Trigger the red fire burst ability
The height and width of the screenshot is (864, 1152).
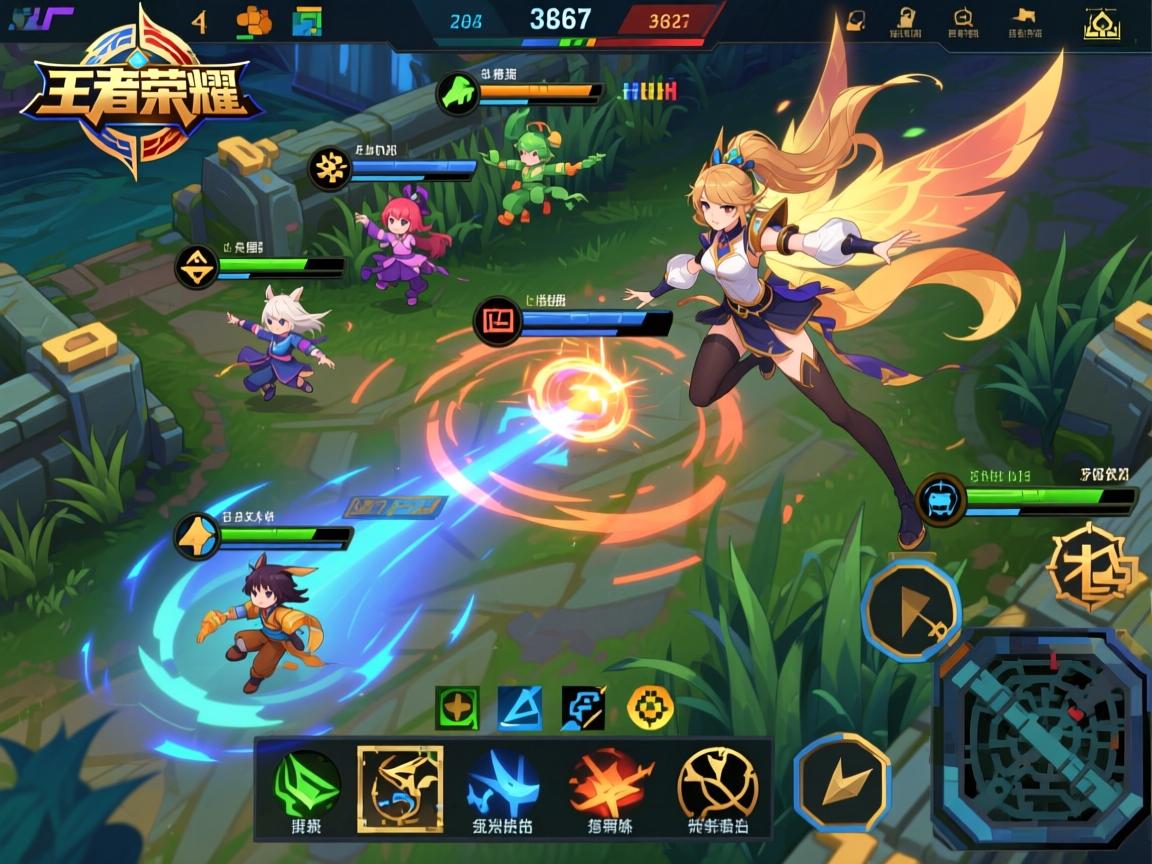[609, 784]
